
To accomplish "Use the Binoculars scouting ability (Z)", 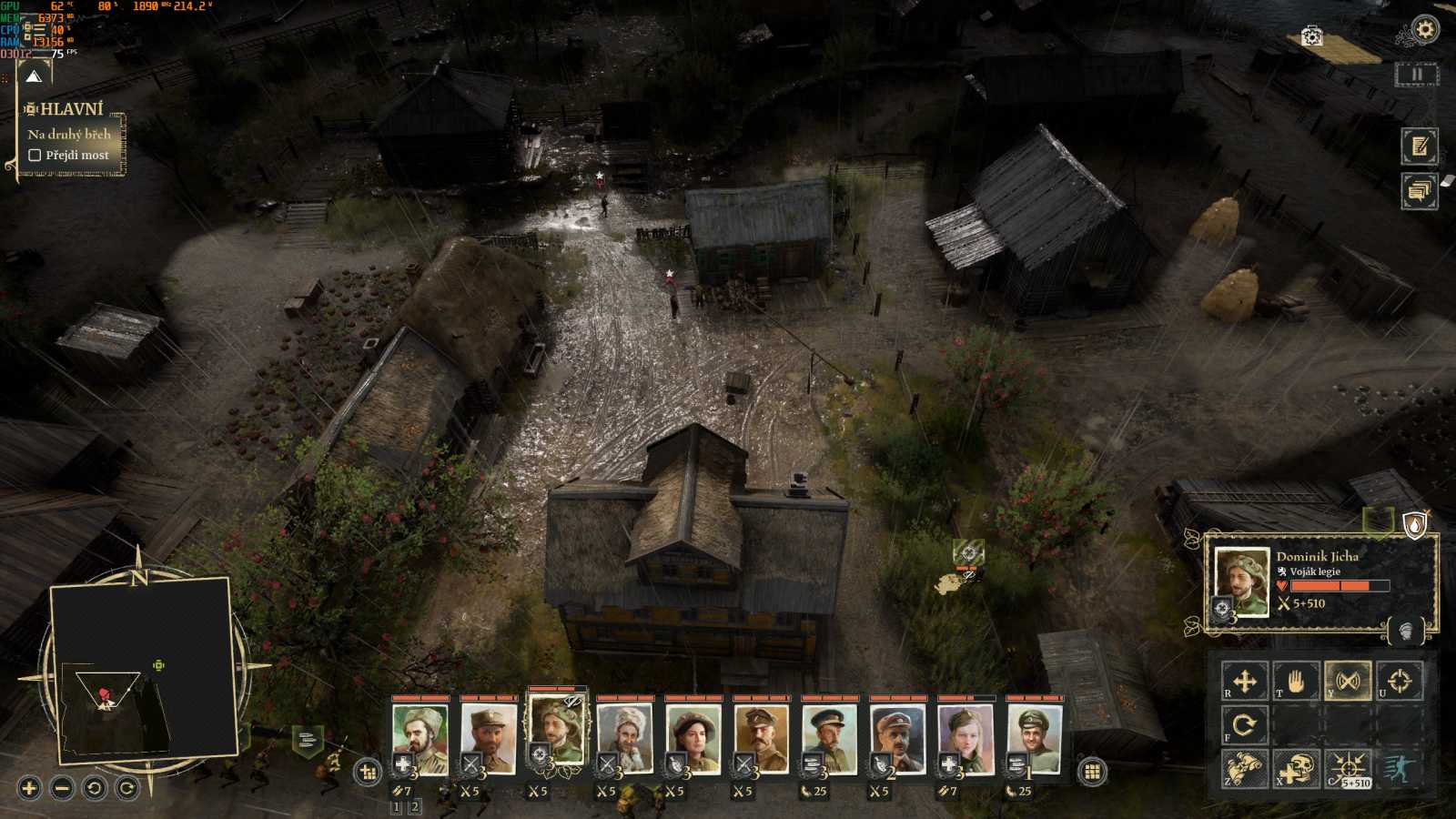I will (1245, 769).
